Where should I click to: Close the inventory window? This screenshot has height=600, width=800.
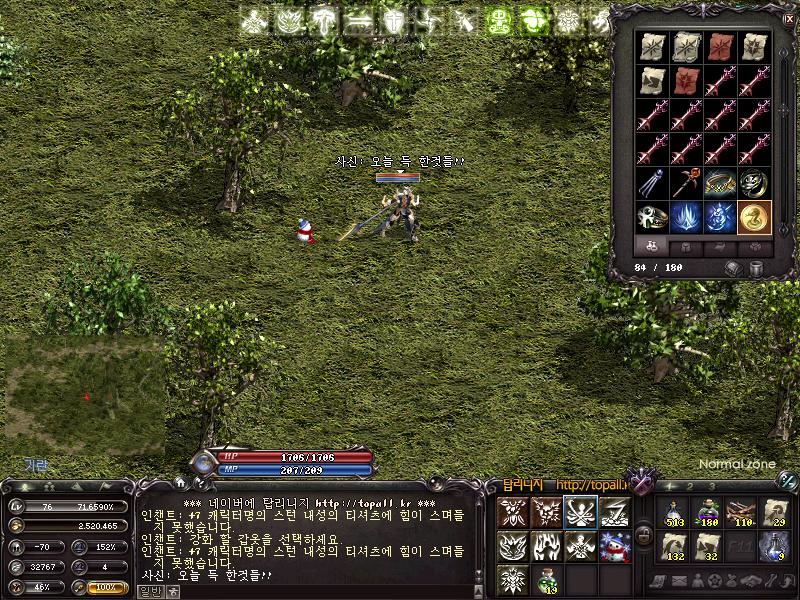[x=789, y=19]
